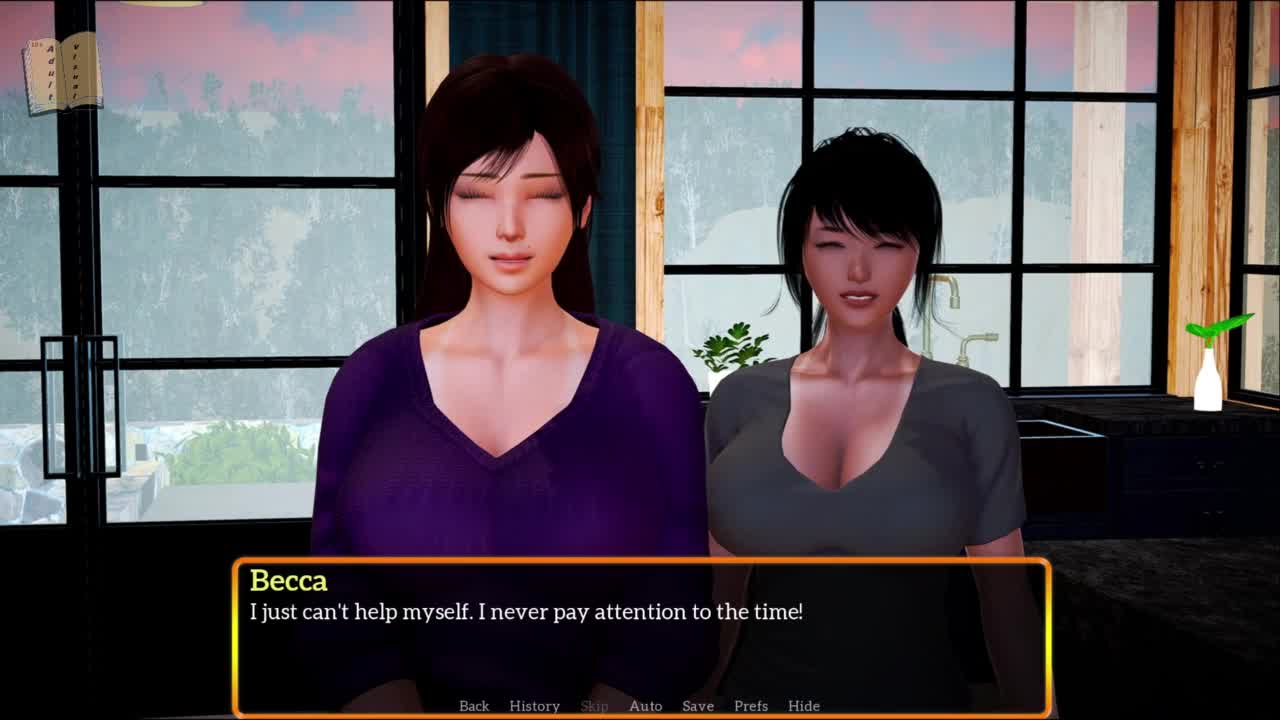1280x720 pixels.
Task: Advance Becca's dialogue text box
Action: click(x=640, y=640)
